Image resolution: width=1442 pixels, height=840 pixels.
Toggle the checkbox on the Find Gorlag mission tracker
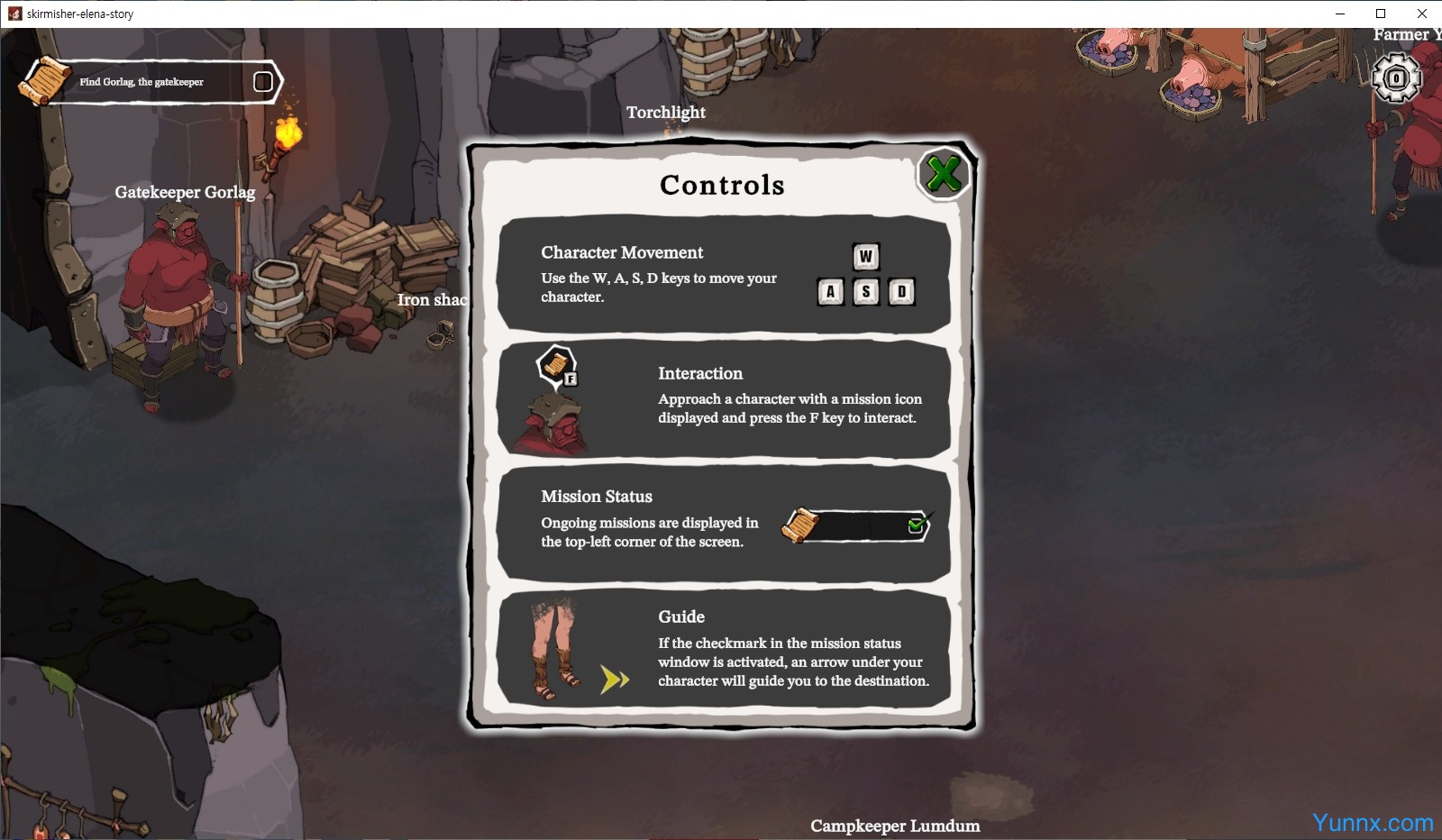point(263,82)
